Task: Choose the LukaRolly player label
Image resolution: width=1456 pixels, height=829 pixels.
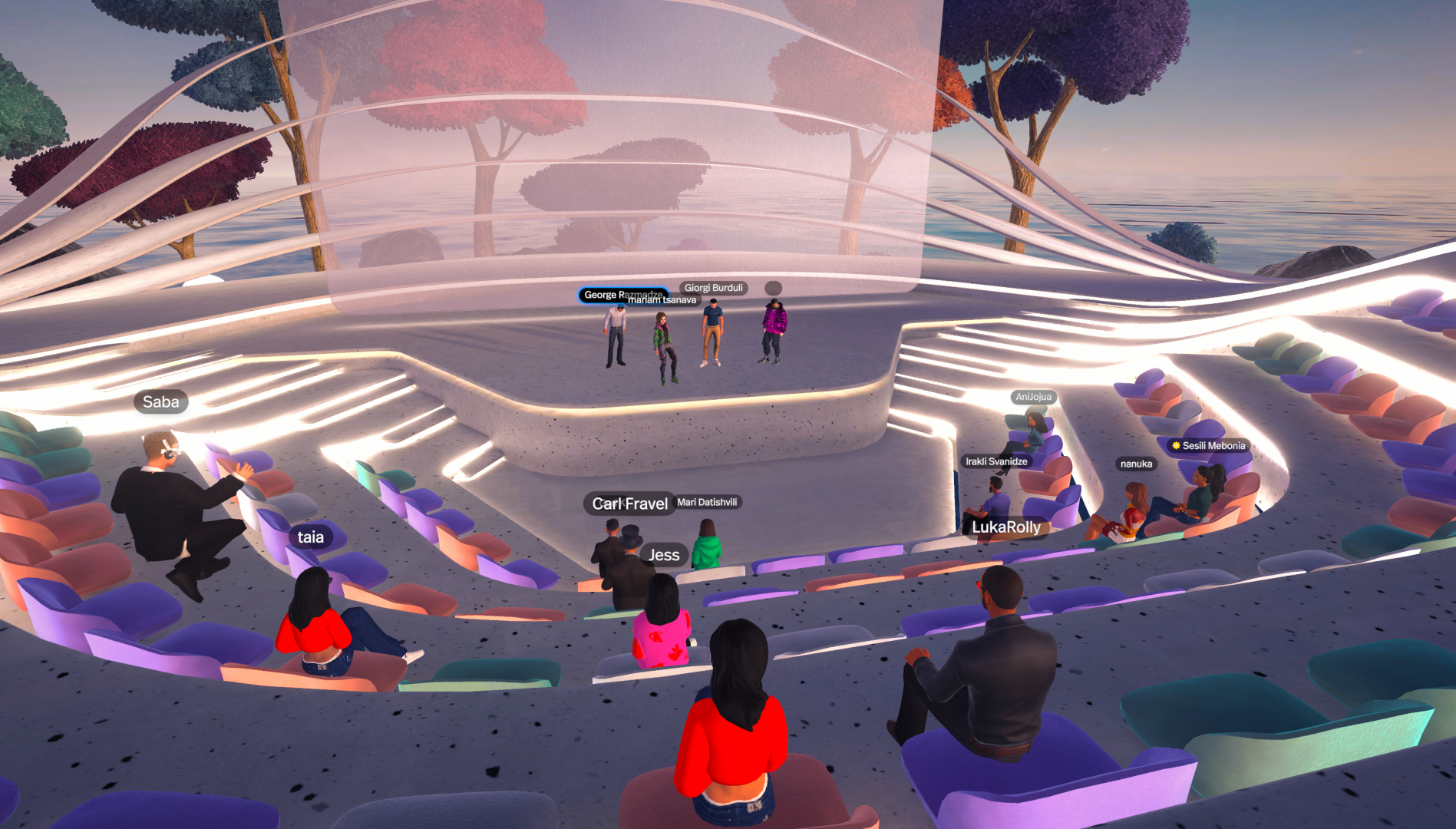Action: tap(1005, 527)
